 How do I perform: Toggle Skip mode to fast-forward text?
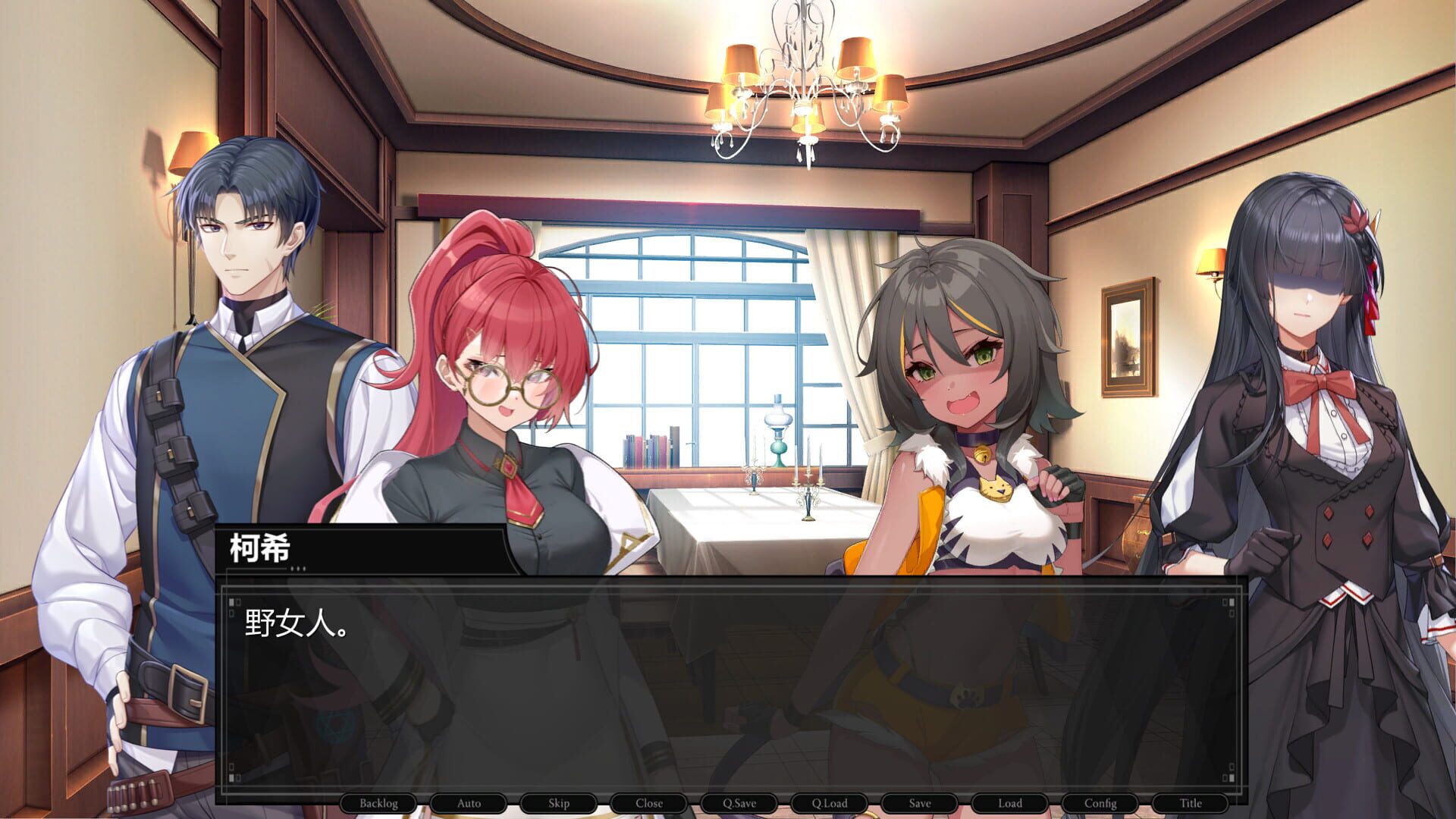point(559,802)
